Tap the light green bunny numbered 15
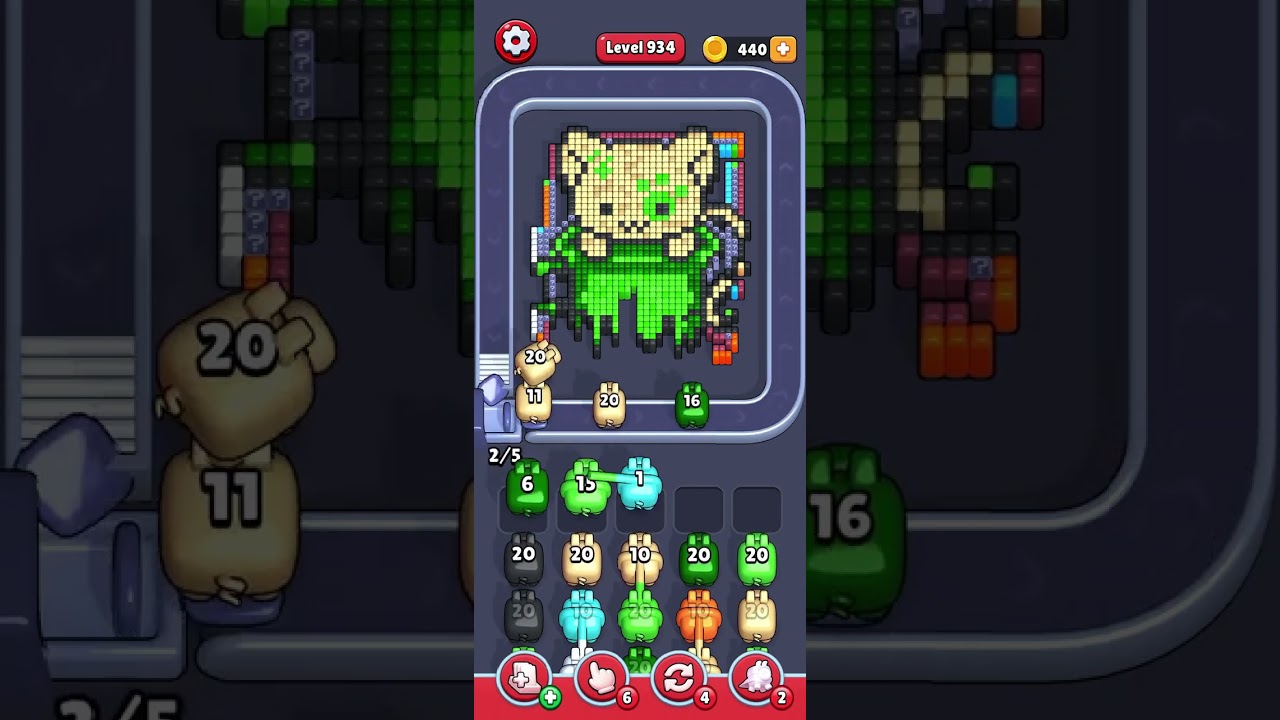Image resolution: width=1280 pixels, height=720 pixels. (x=584, y=487)
